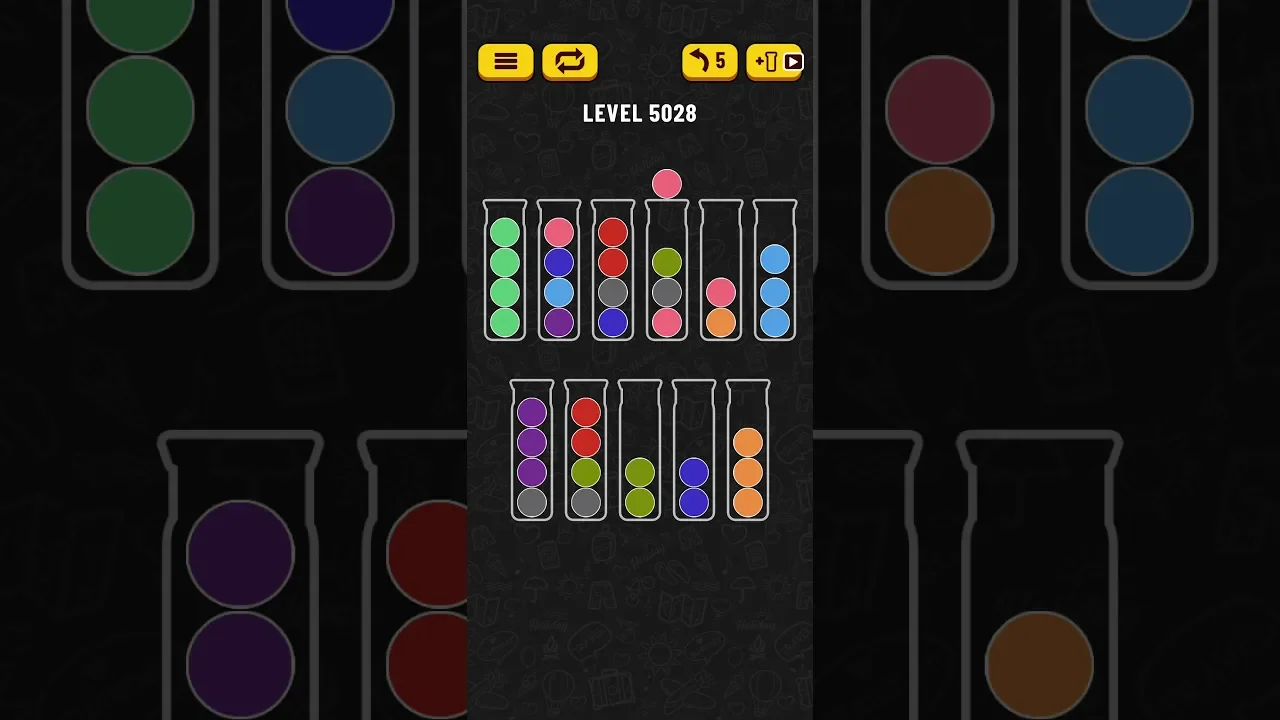Tap the tube with the lifted pink ball above it
1280x720 pixels.
click(667, 272)
